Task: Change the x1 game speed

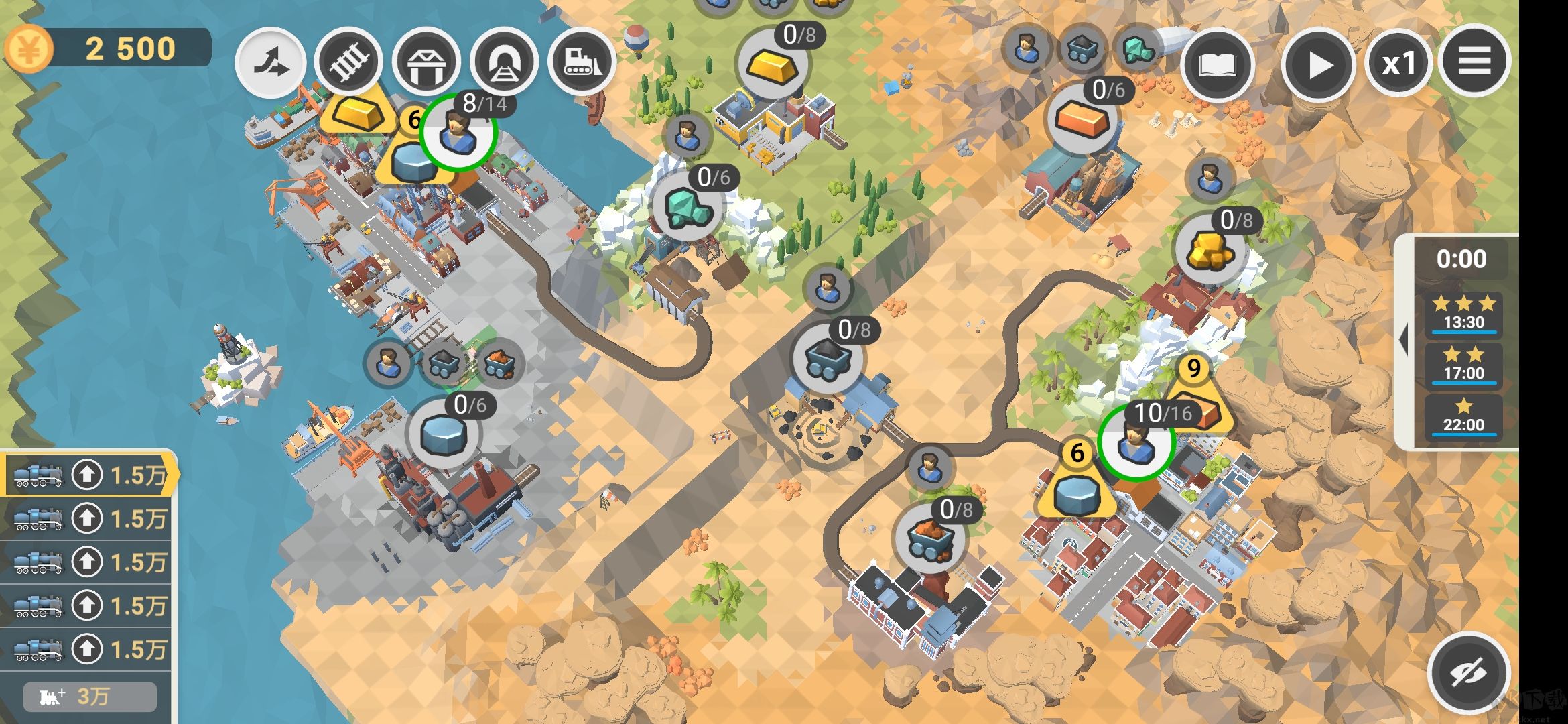Action: coord(1399,65)
